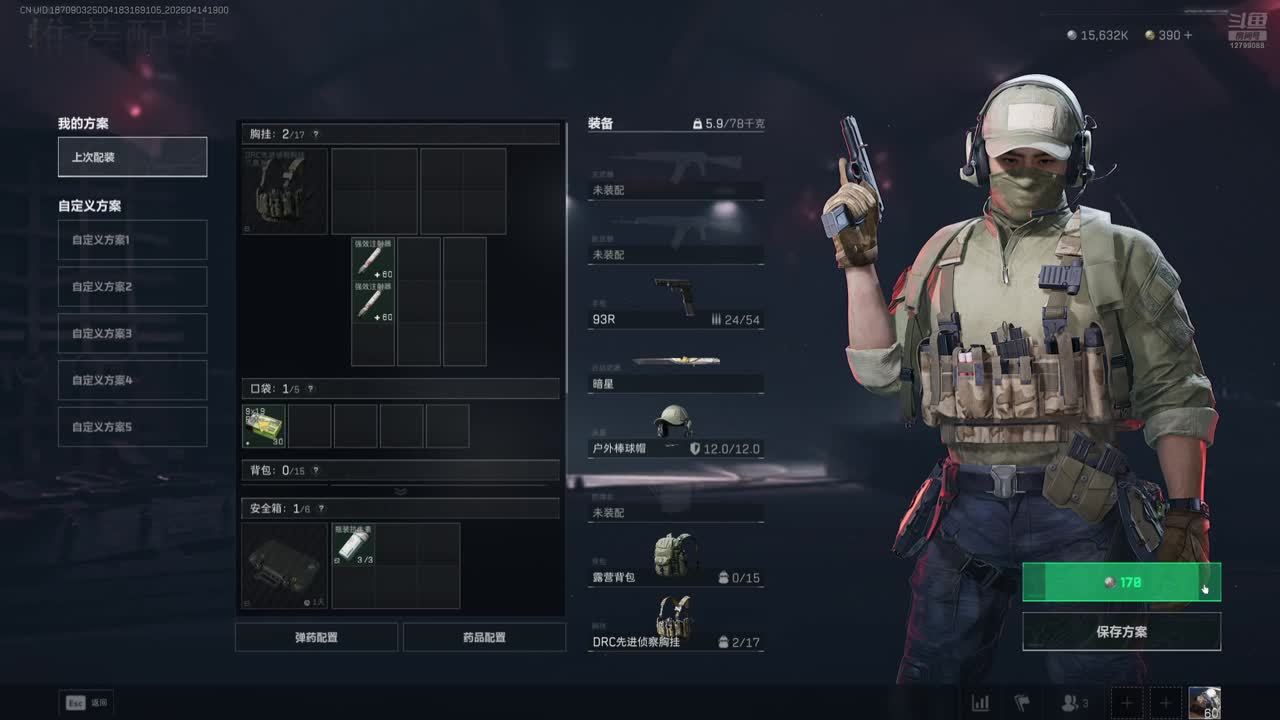Image resolution: width=1280 pixels, height=720 pixels.
Task: Choose 自定义方案1 preset
Action: (x=132, y=240)
